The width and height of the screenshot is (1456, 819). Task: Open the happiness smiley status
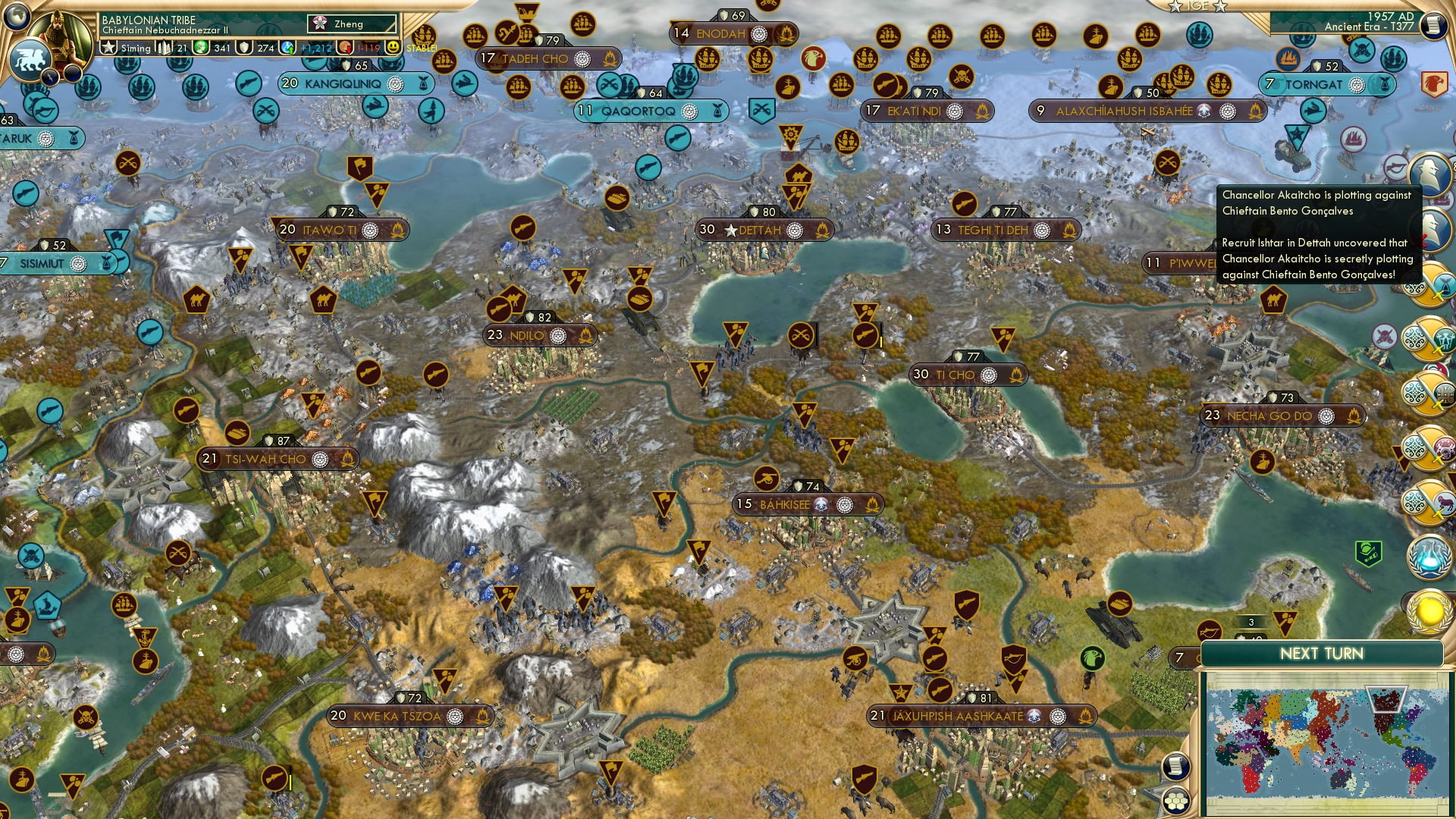392,48
